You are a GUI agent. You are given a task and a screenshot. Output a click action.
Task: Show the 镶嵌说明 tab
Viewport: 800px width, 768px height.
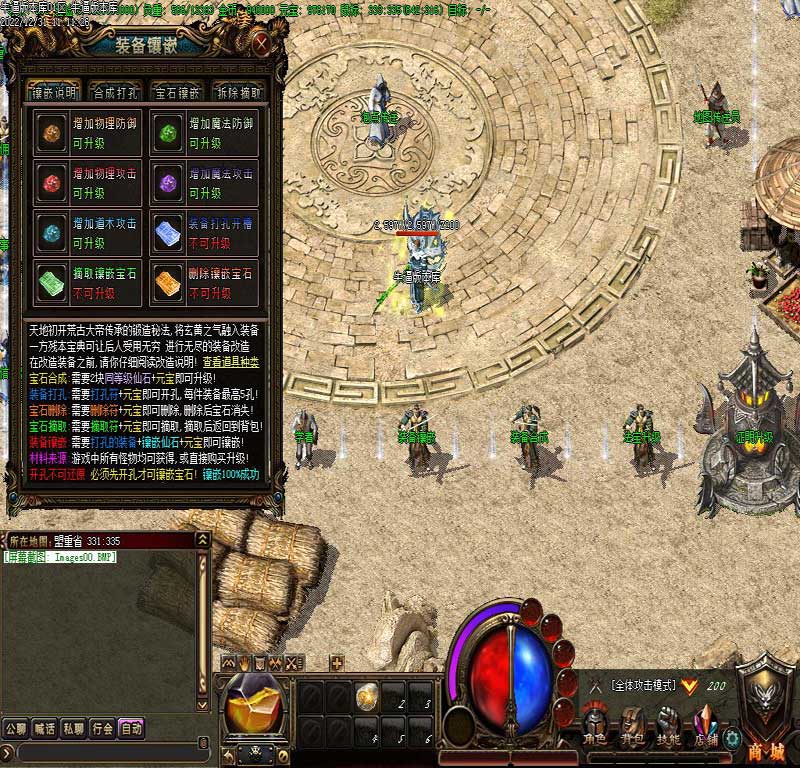[55, 93]
